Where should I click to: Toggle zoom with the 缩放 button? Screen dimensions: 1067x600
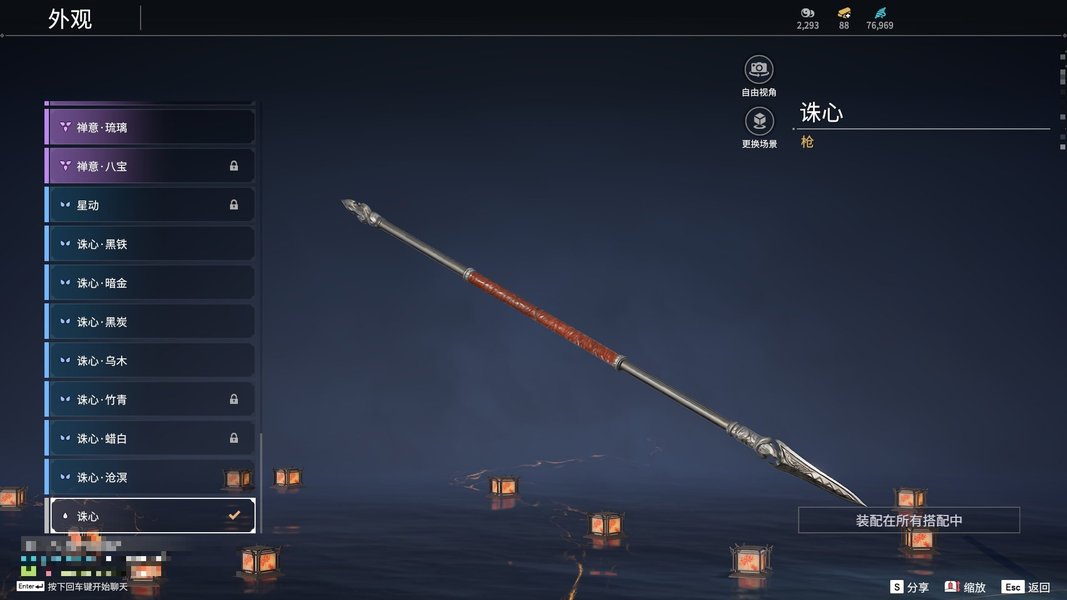click(x=966, y=587)
